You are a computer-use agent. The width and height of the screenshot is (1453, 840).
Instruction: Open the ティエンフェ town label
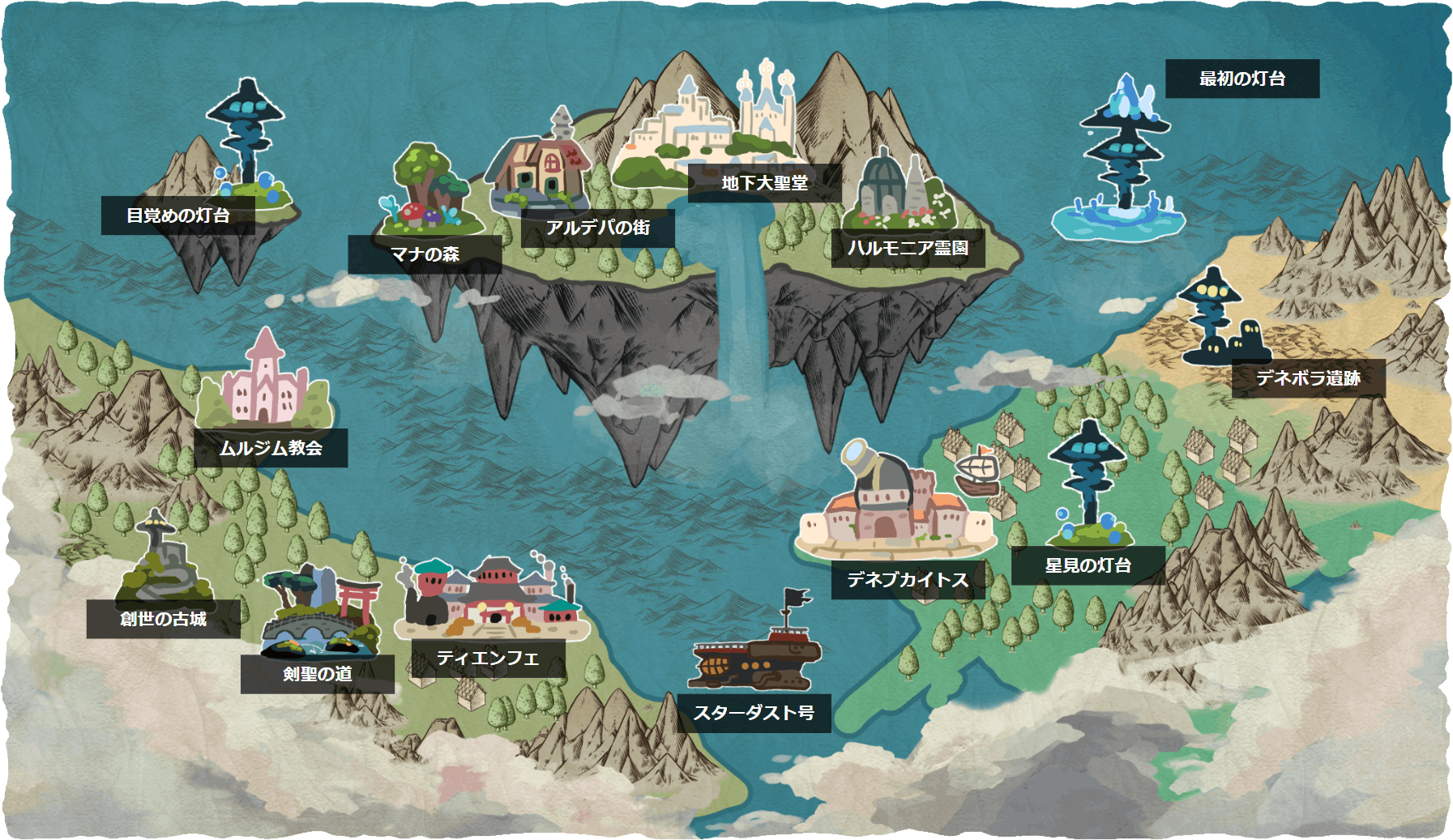point(488,658)
